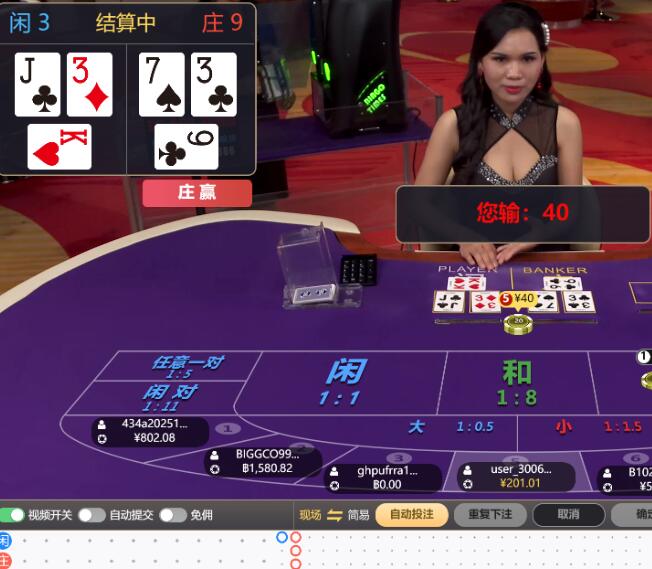Choose the 闲对 (Player Pair) 1:11 bet
Viewport: 652px width, 569px height.
point(170,396)
